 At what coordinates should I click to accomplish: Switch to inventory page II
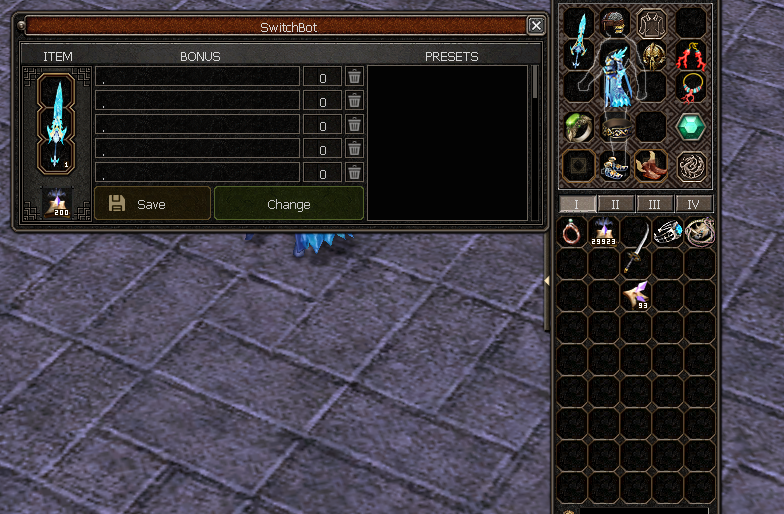pyautogui.click(x=615, y=204)
